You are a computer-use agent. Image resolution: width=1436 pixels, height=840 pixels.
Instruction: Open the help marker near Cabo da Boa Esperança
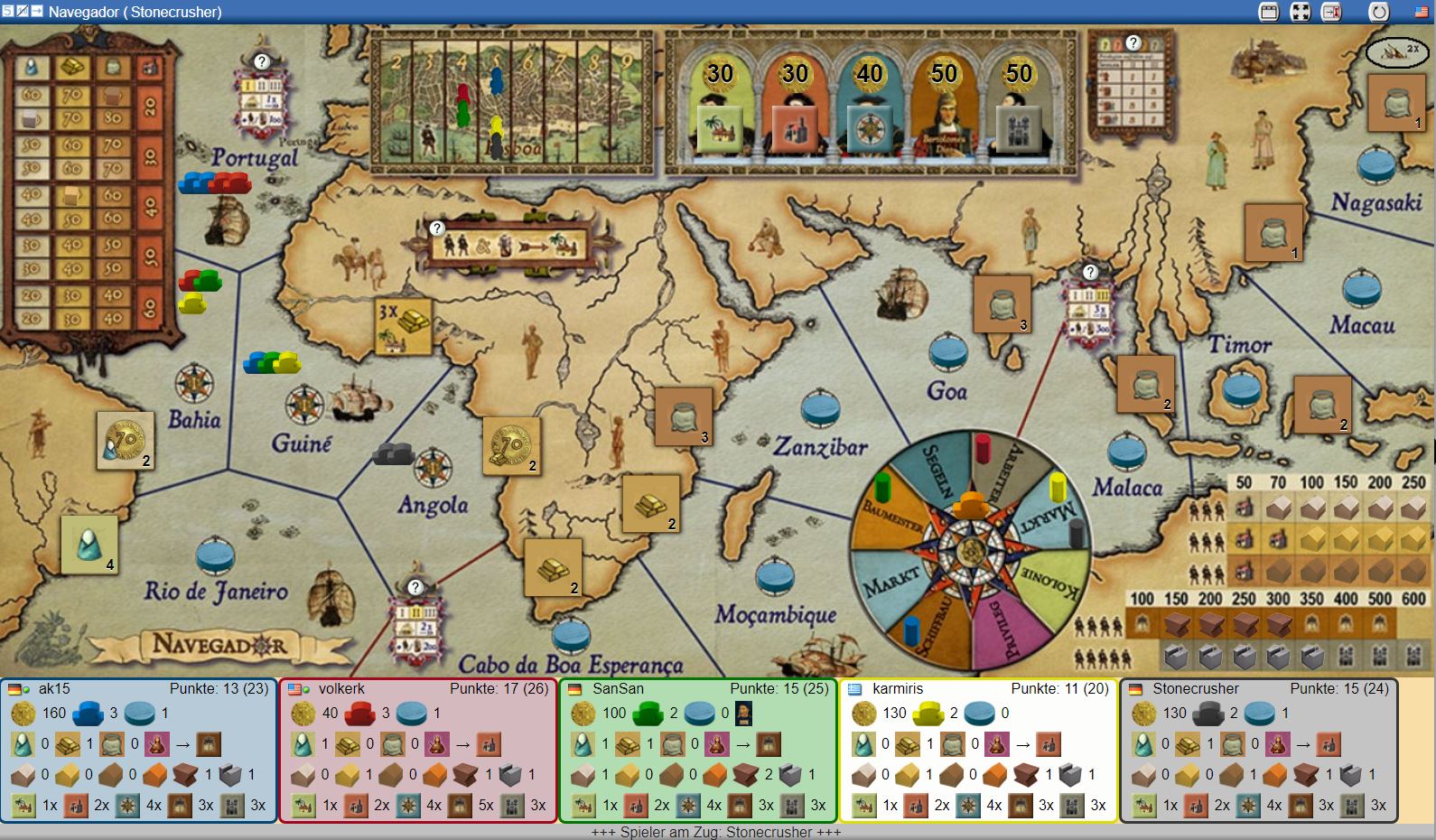(415, 586)
